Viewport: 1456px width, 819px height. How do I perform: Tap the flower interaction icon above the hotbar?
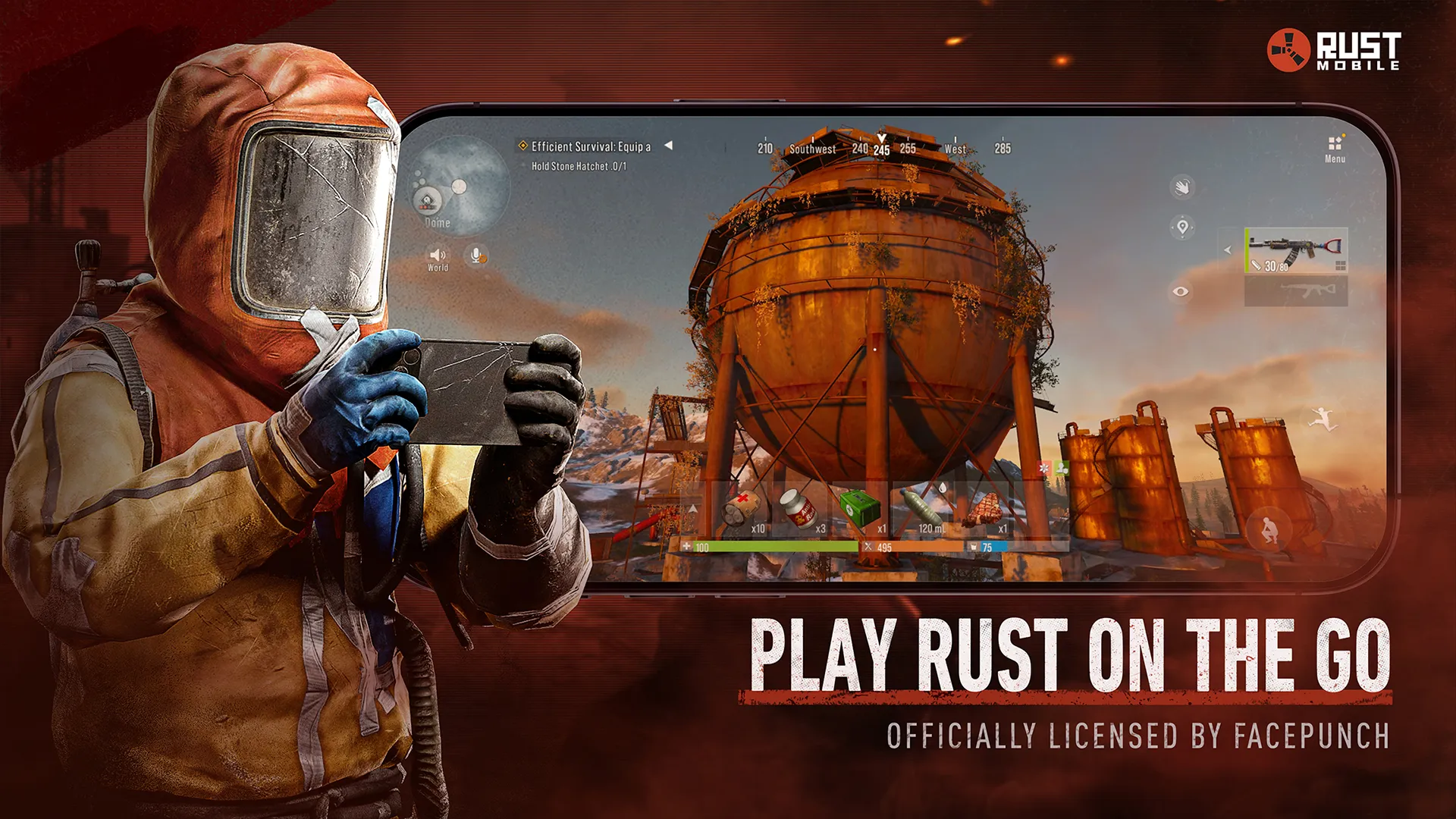click(x=1045, y=469)
